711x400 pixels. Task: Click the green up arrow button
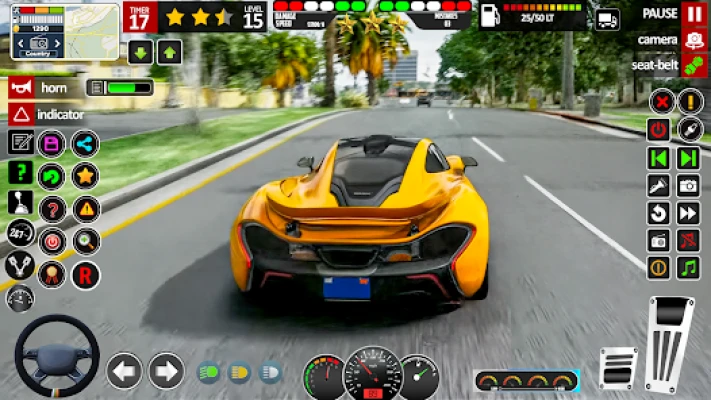pyautogui.click(x=169, y=52)
